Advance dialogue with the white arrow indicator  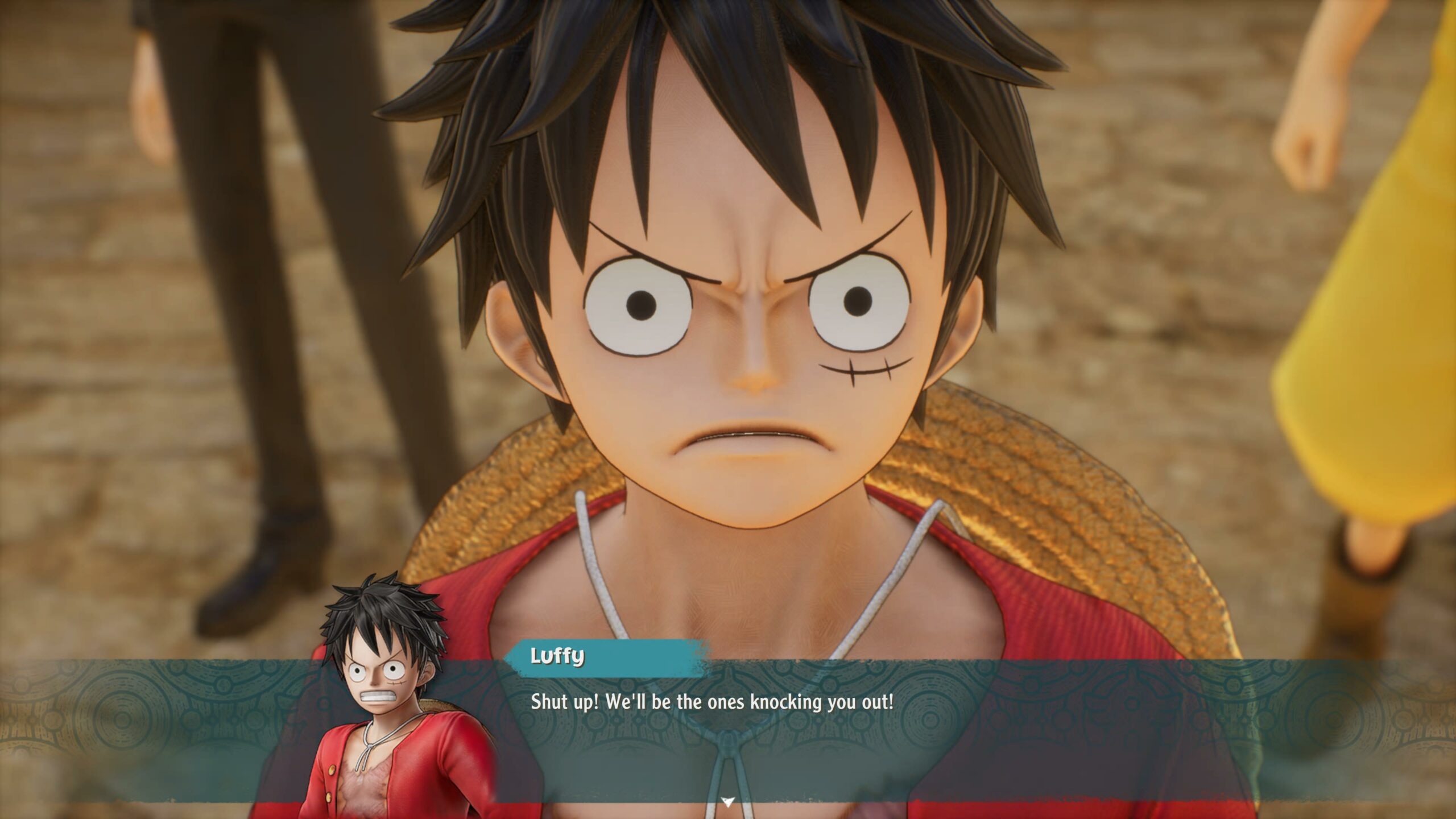[727, 802]
